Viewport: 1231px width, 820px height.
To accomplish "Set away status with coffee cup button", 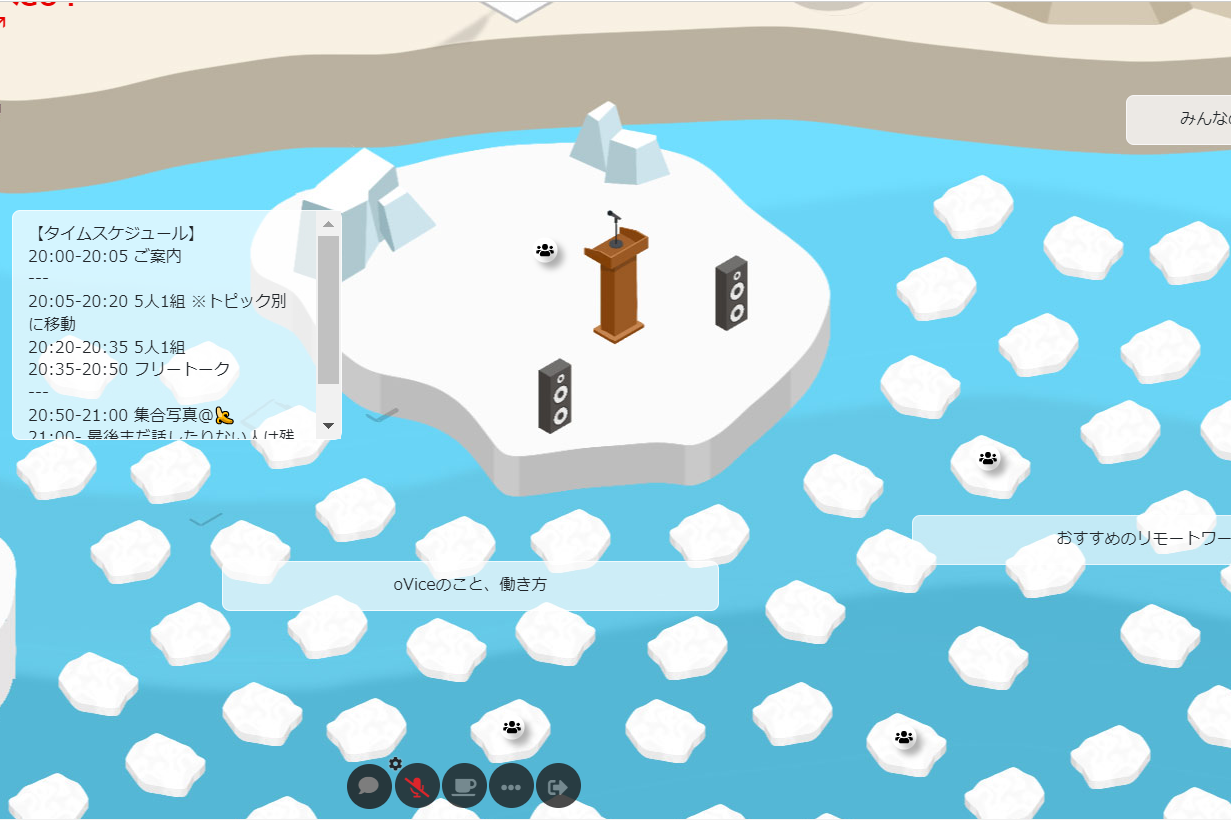I will [464, 786].
